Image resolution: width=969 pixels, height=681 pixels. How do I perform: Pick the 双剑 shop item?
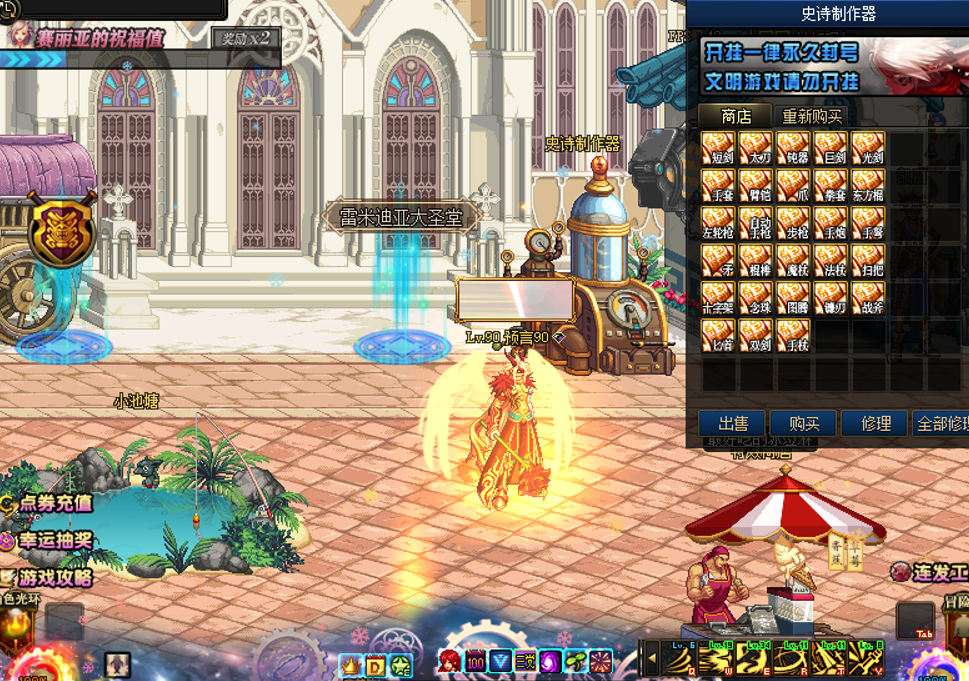(756, 335)
